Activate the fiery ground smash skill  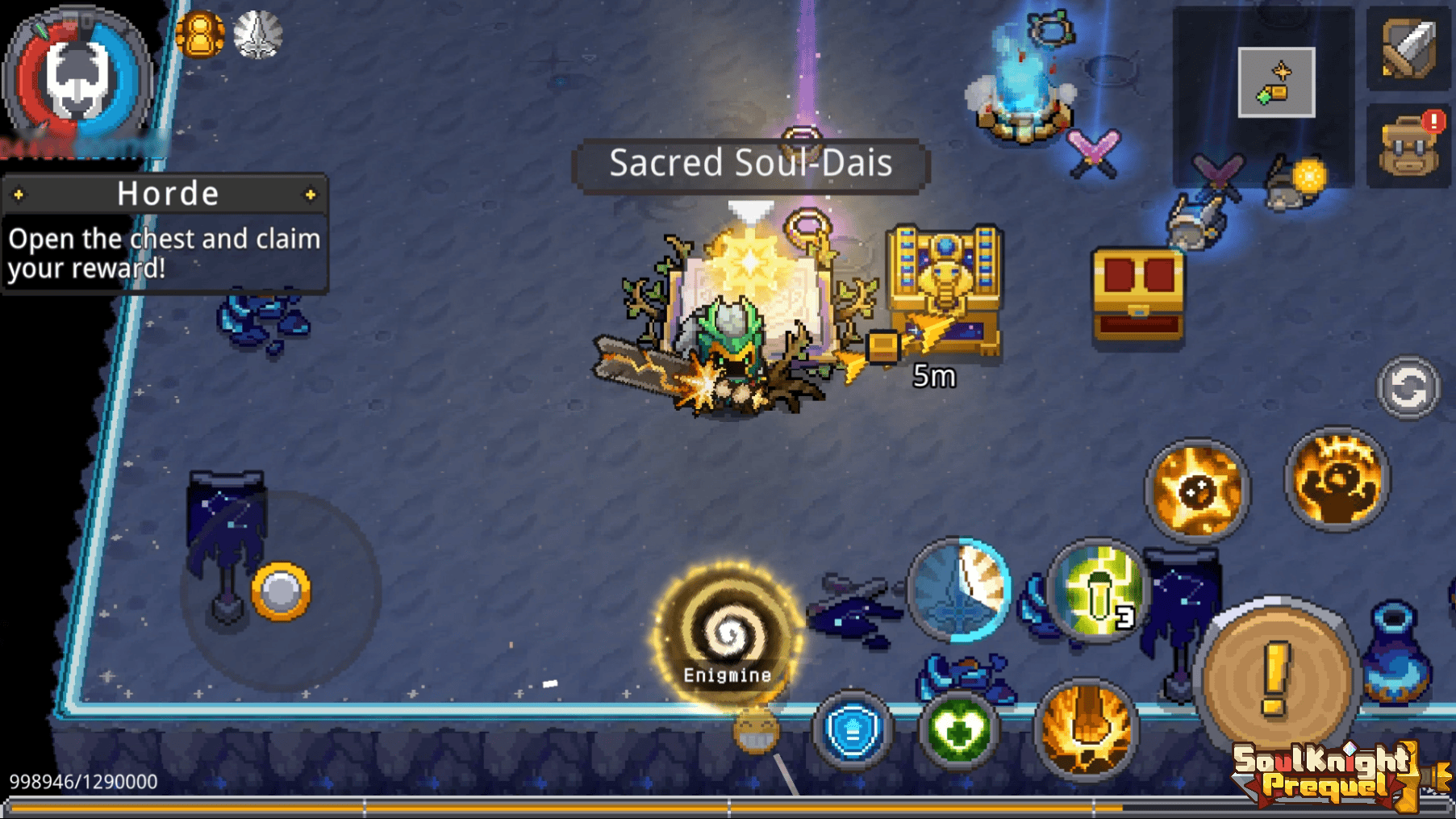pyautogui.click(x=1086, y=729)
